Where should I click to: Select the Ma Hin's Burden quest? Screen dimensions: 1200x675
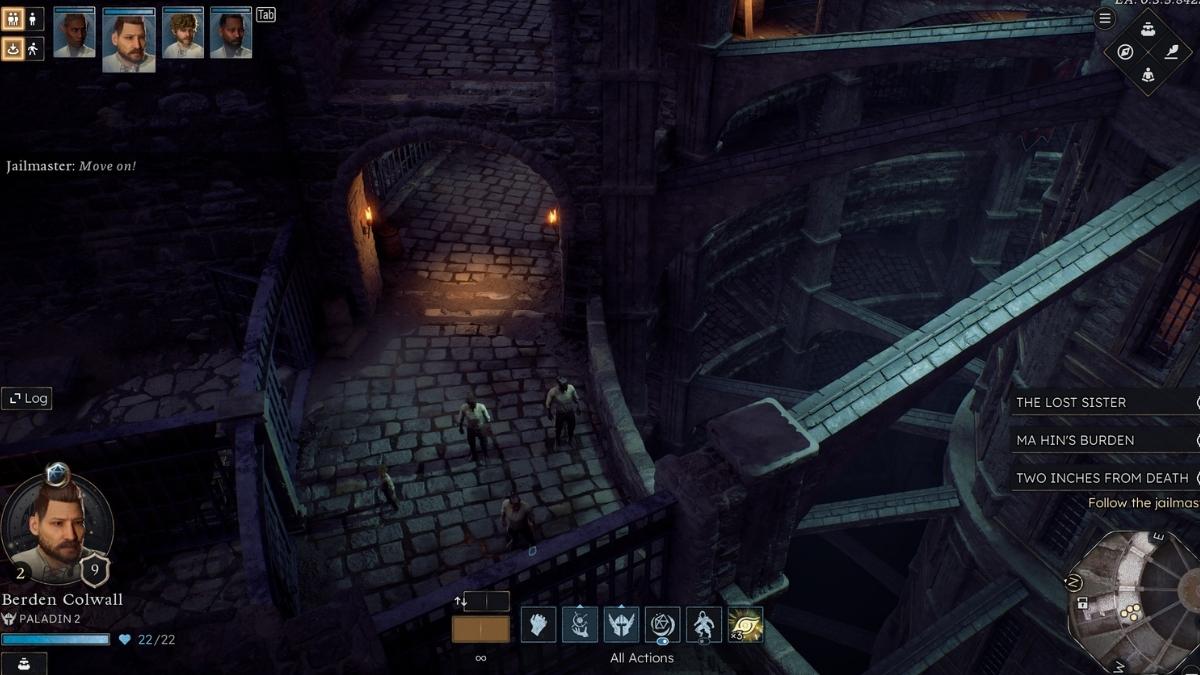coord(1075,440)
